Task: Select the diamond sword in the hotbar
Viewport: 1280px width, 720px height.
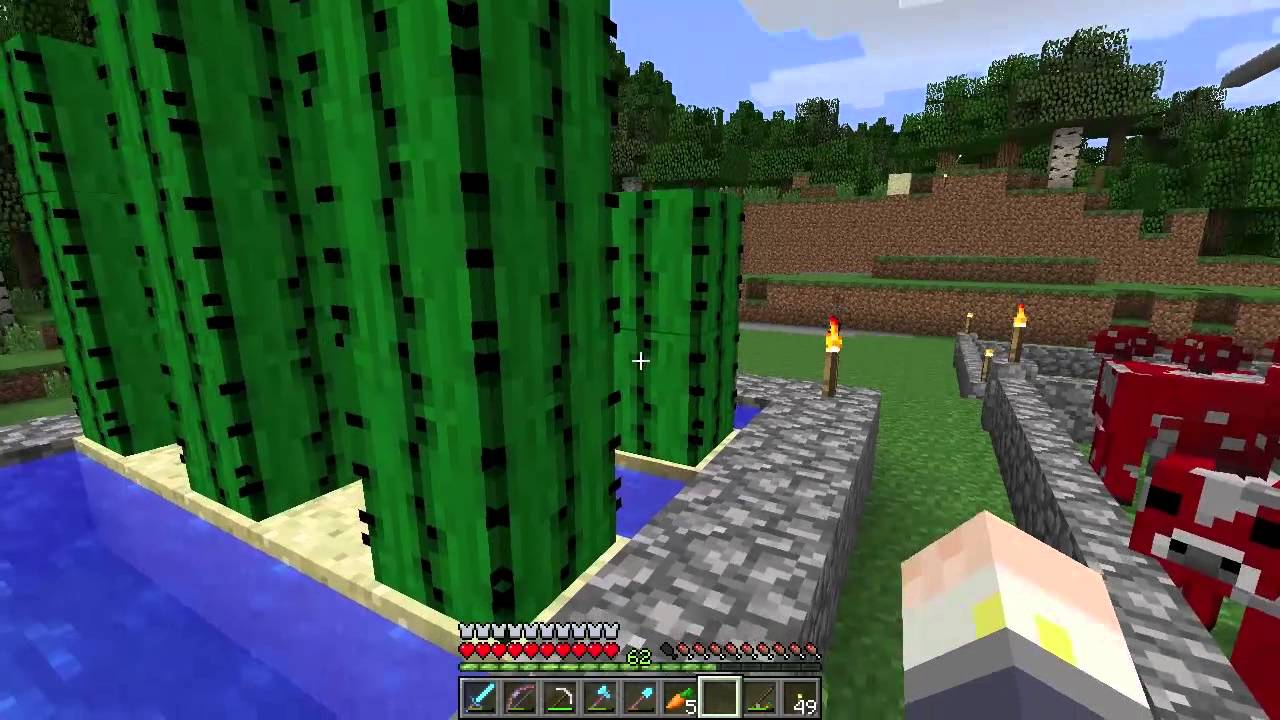Action: point(478,697)
